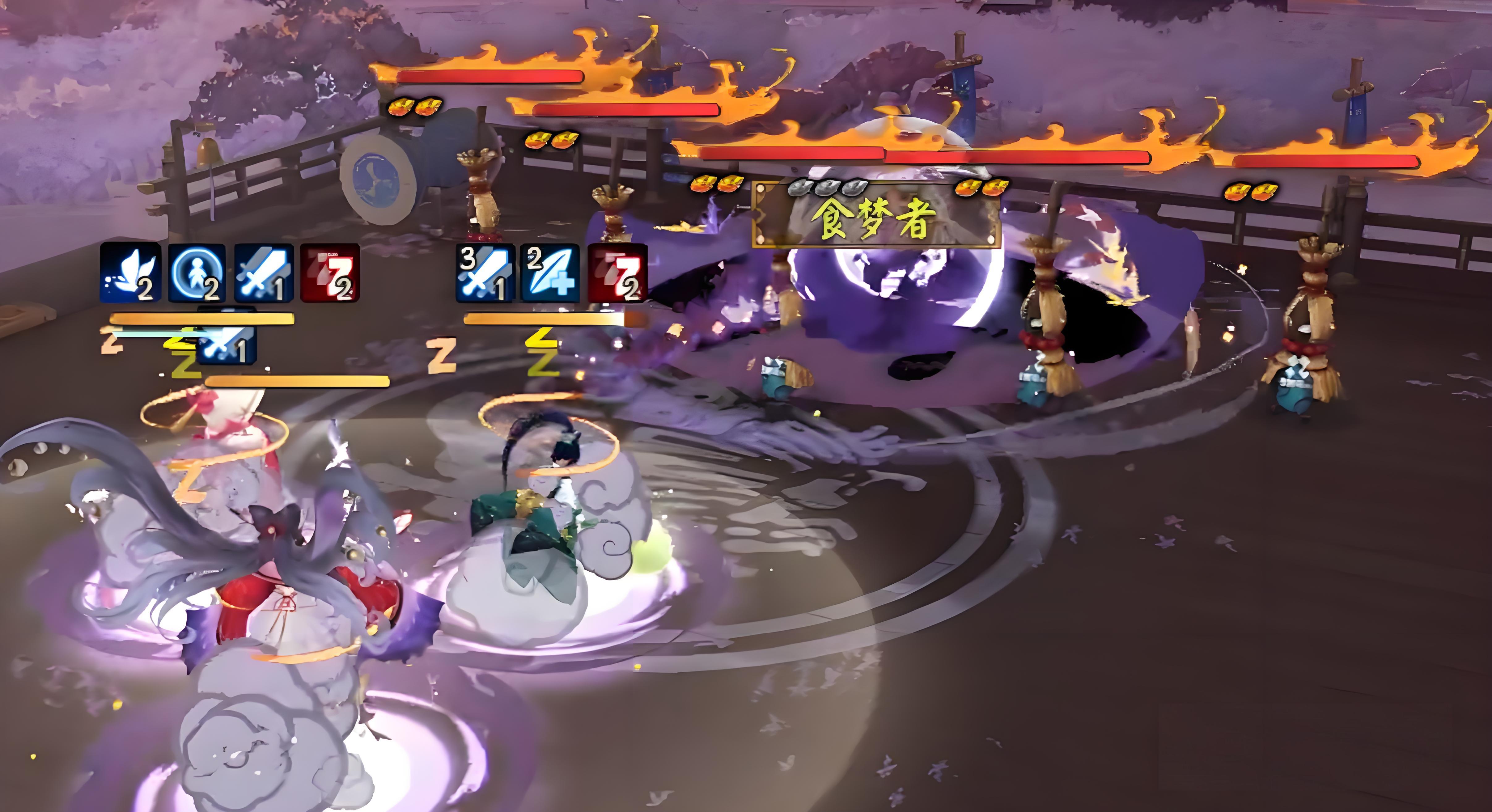The height and width of the screenshot is (812, 1492).
Task: Tap the butterfly wing buff icon
Action: (130, 273)
